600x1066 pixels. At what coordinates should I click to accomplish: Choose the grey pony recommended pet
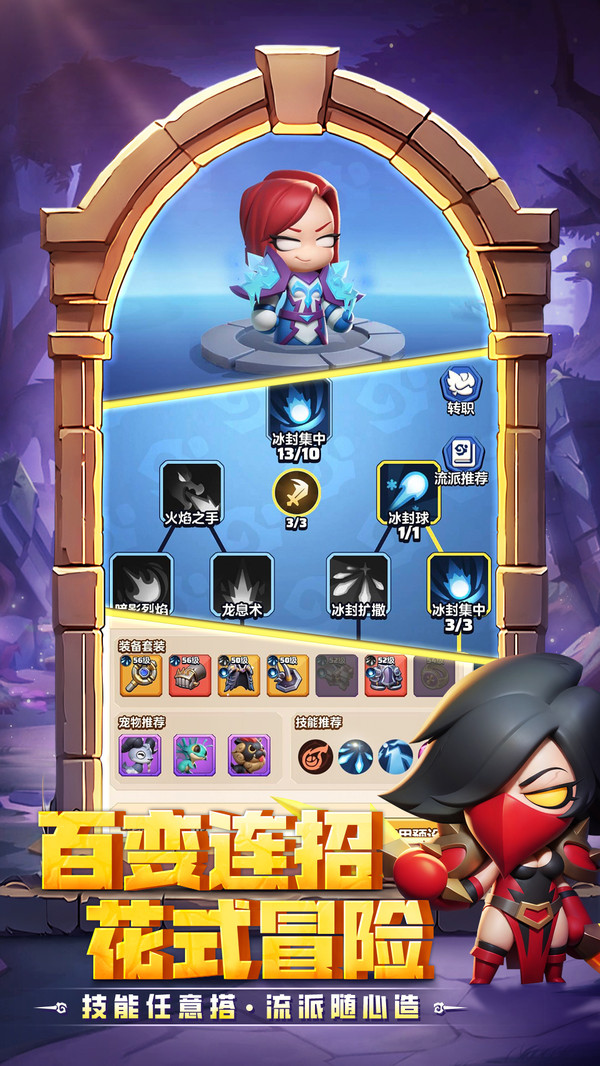(x=139, y=755)
